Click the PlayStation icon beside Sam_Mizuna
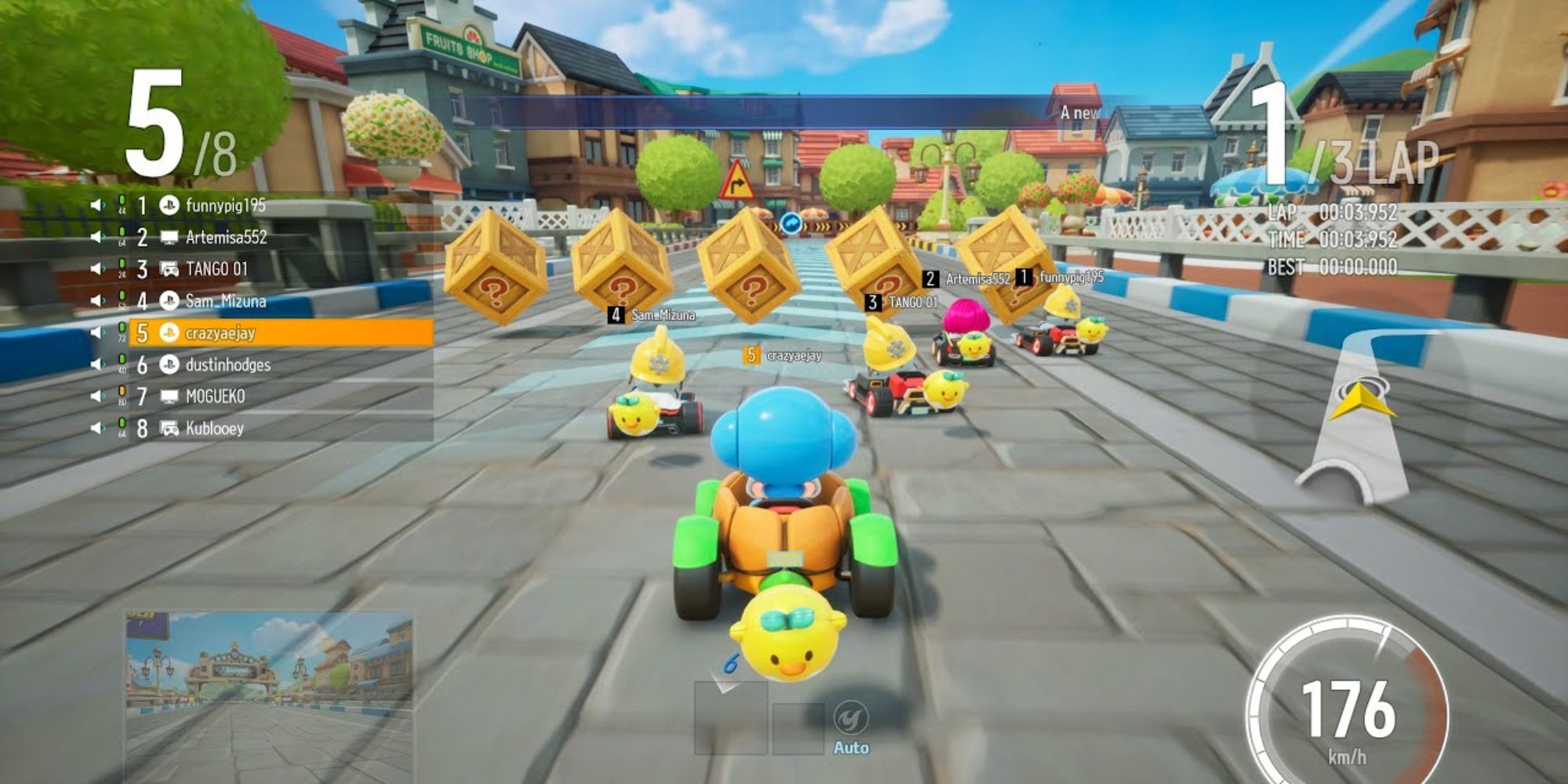The image size is (1568, 784). [x=169, y=301]
